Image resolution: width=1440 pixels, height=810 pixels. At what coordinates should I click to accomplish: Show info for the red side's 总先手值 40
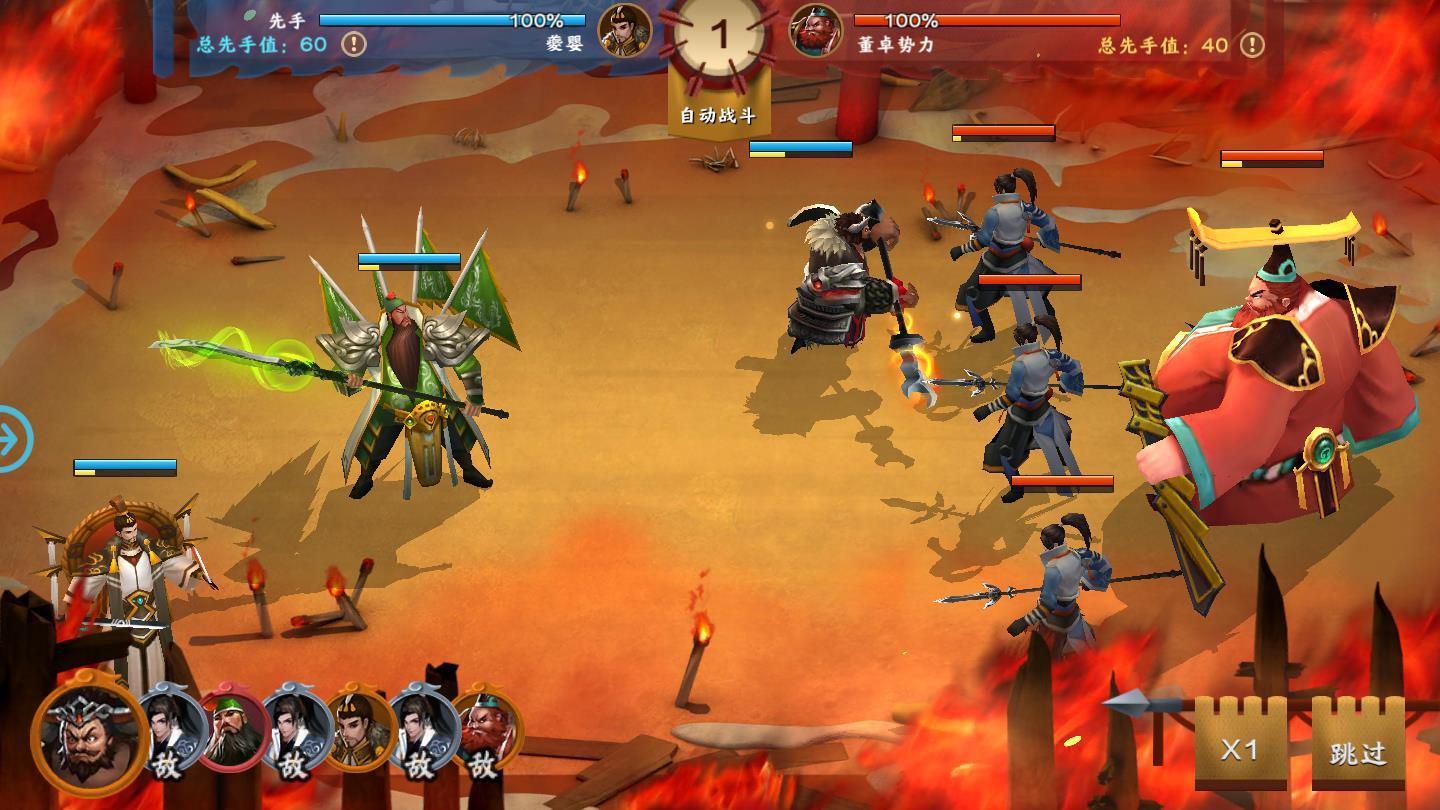(x=1252, y=45)
